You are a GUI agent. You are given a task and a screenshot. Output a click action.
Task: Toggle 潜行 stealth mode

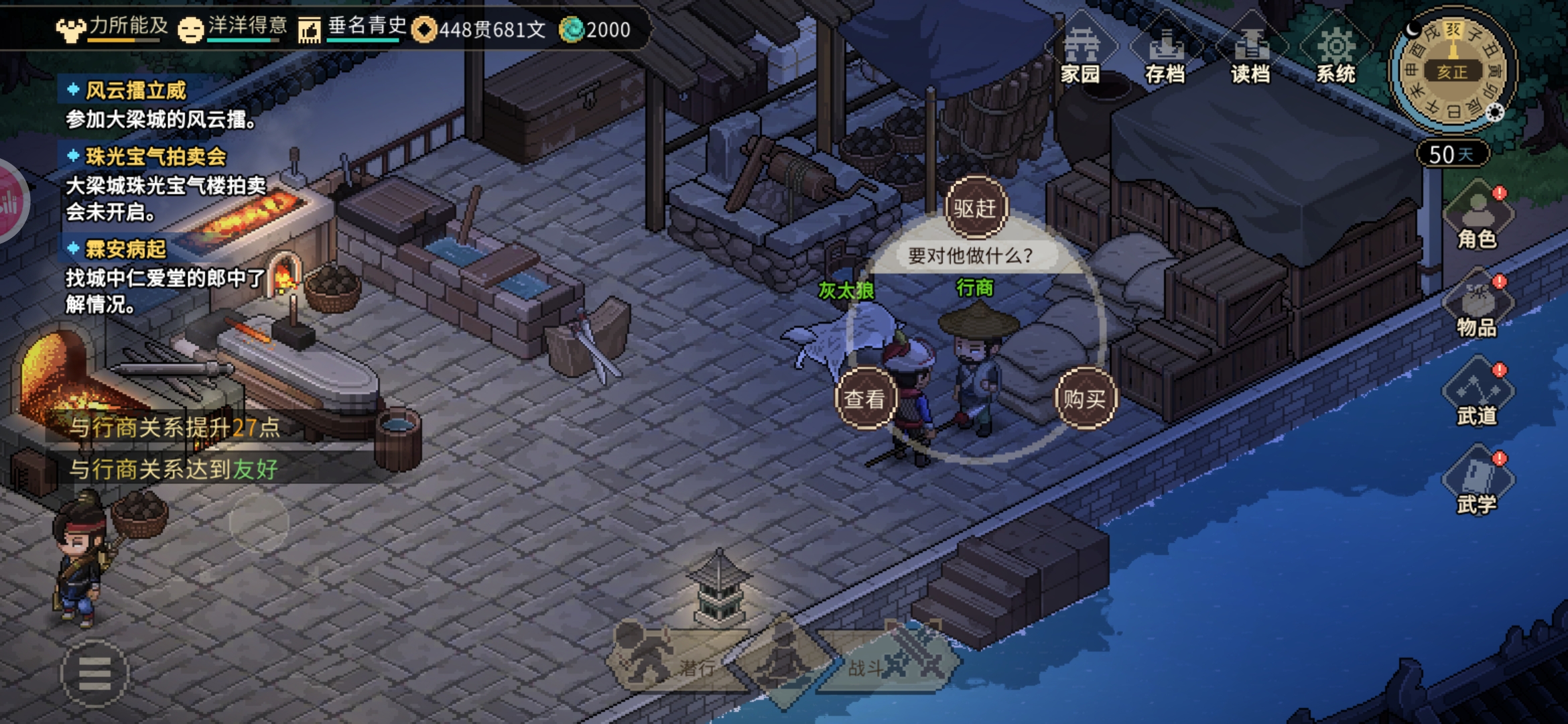670,664
